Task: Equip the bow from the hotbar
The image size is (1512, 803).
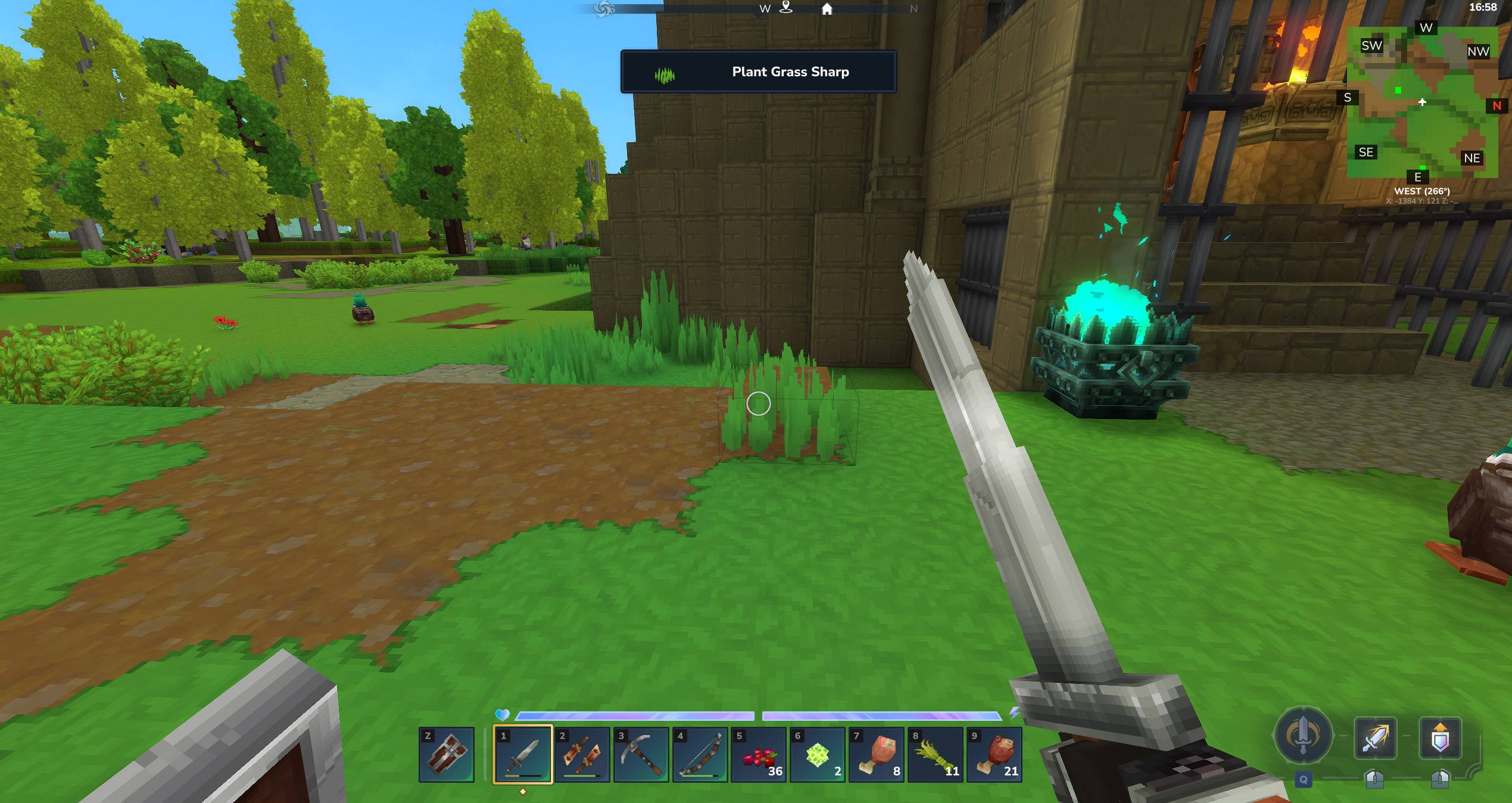Action: 700,754
